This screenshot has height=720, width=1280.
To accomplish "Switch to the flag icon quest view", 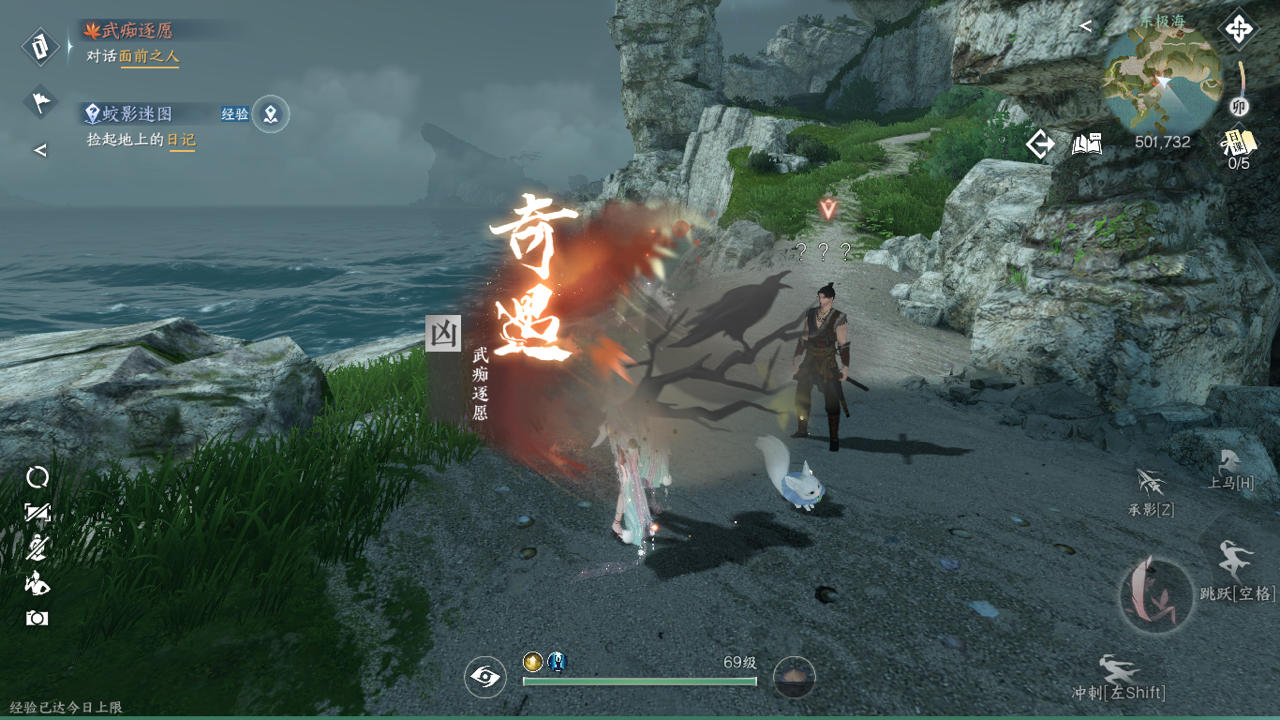I will 40,100.
